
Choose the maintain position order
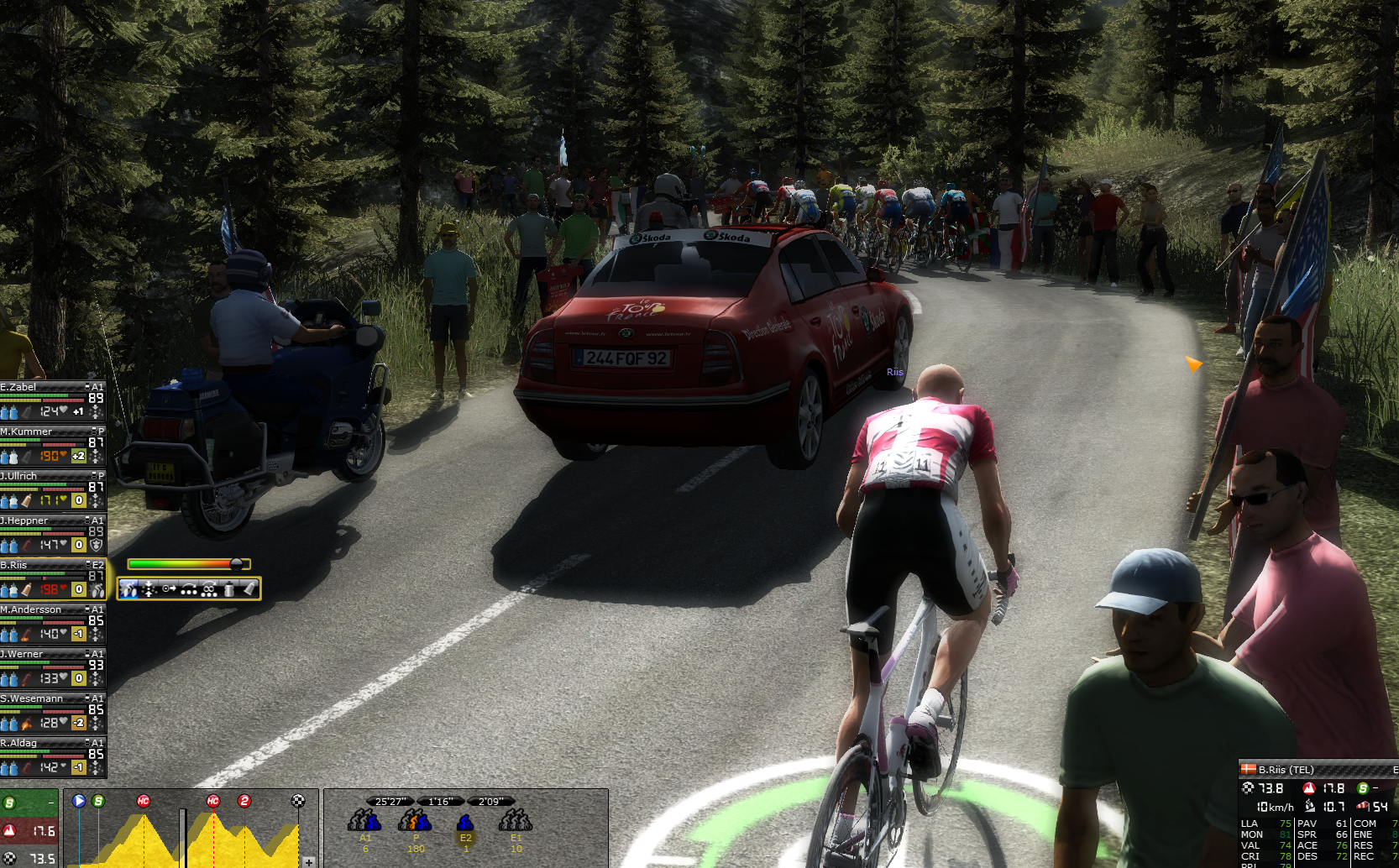(149, 589)
